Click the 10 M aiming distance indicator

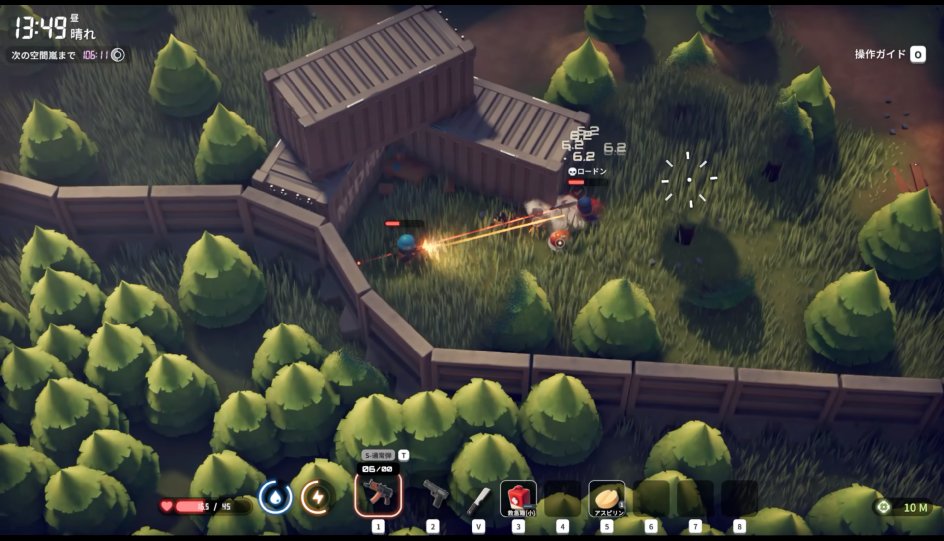tap(905, 507)
